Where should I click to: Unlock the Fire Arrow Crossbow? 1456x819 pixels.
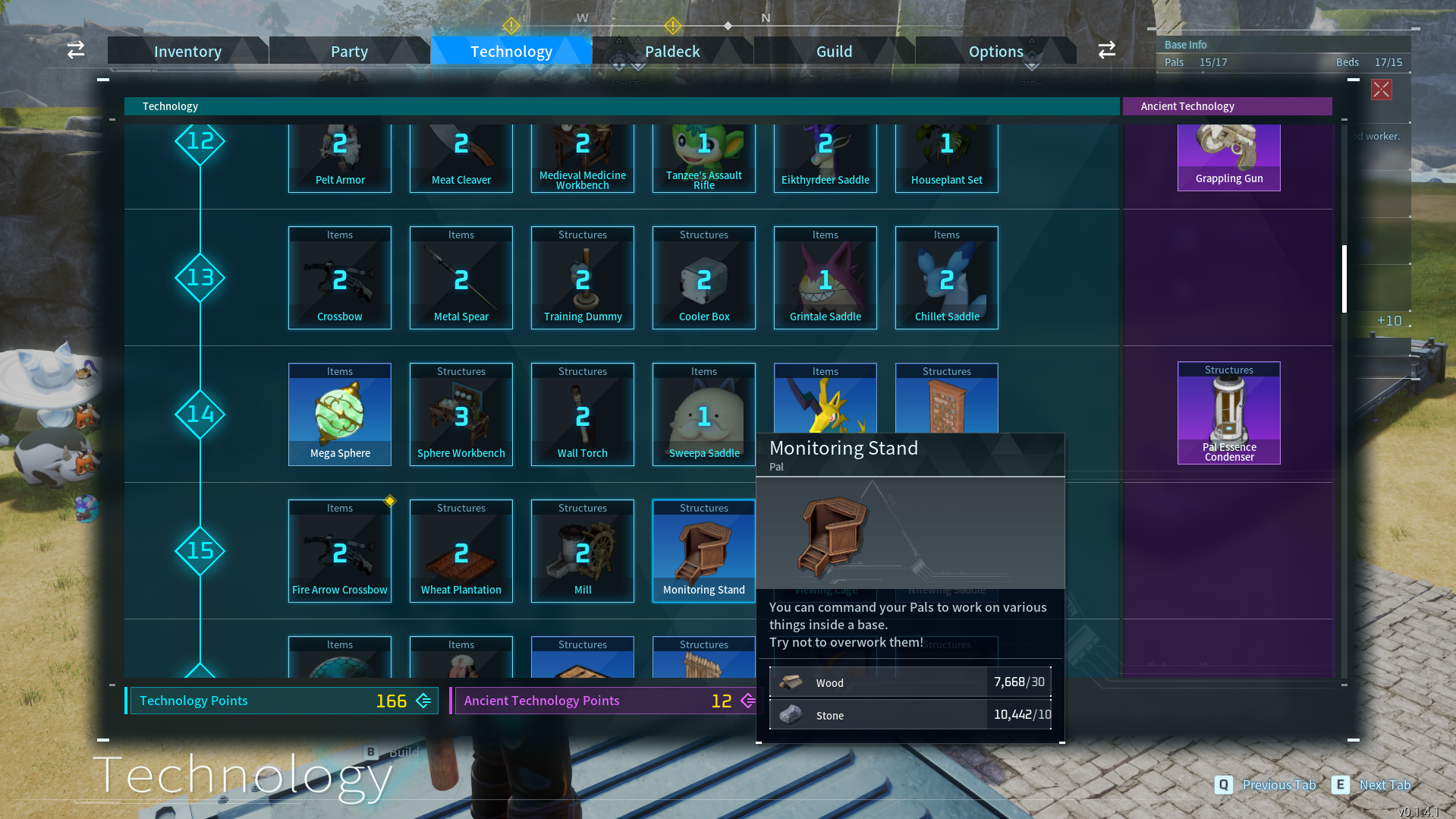340,552
